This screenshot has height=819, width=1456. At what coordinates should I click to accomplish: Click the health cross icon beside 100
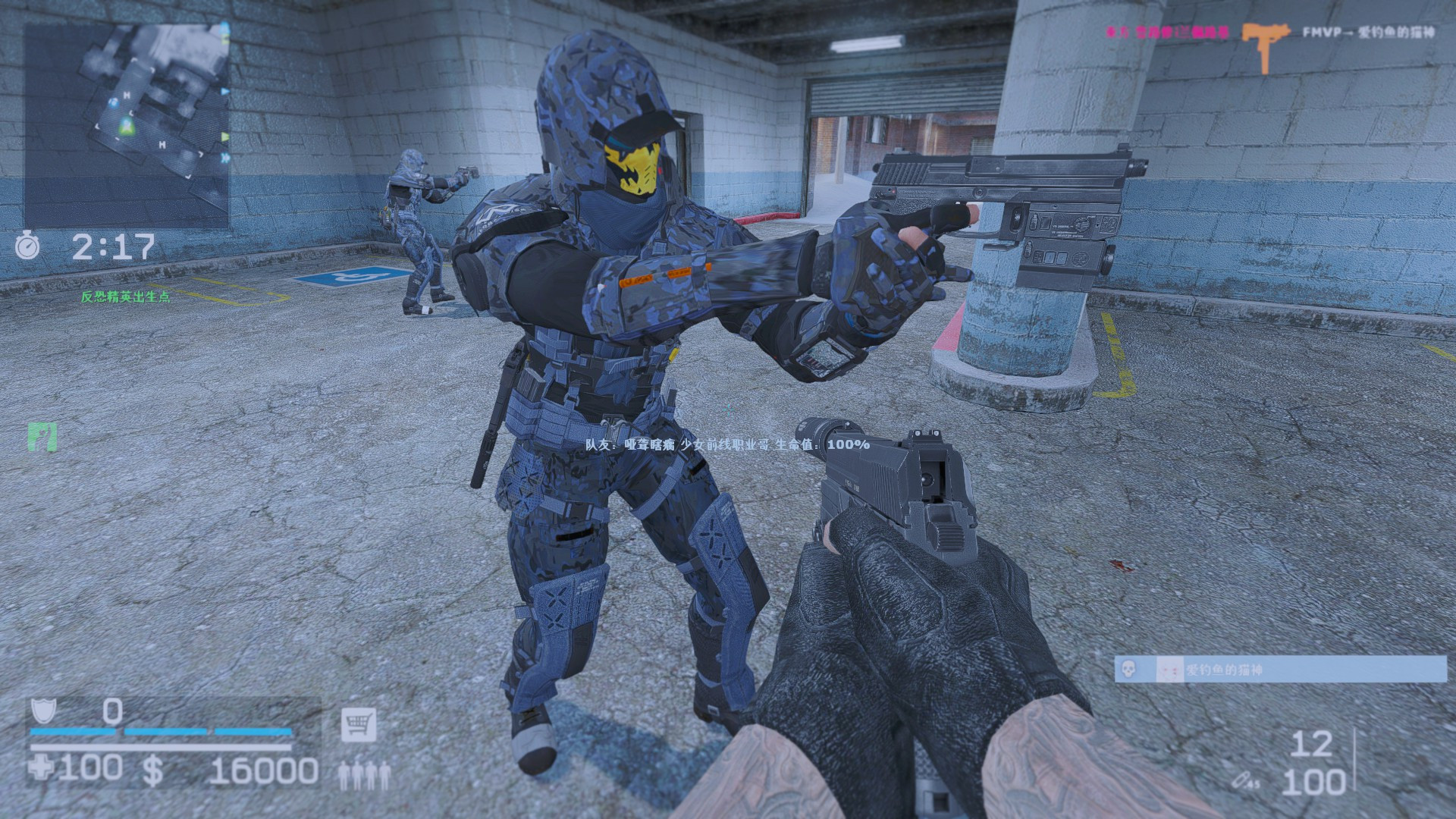pos(42,769)
